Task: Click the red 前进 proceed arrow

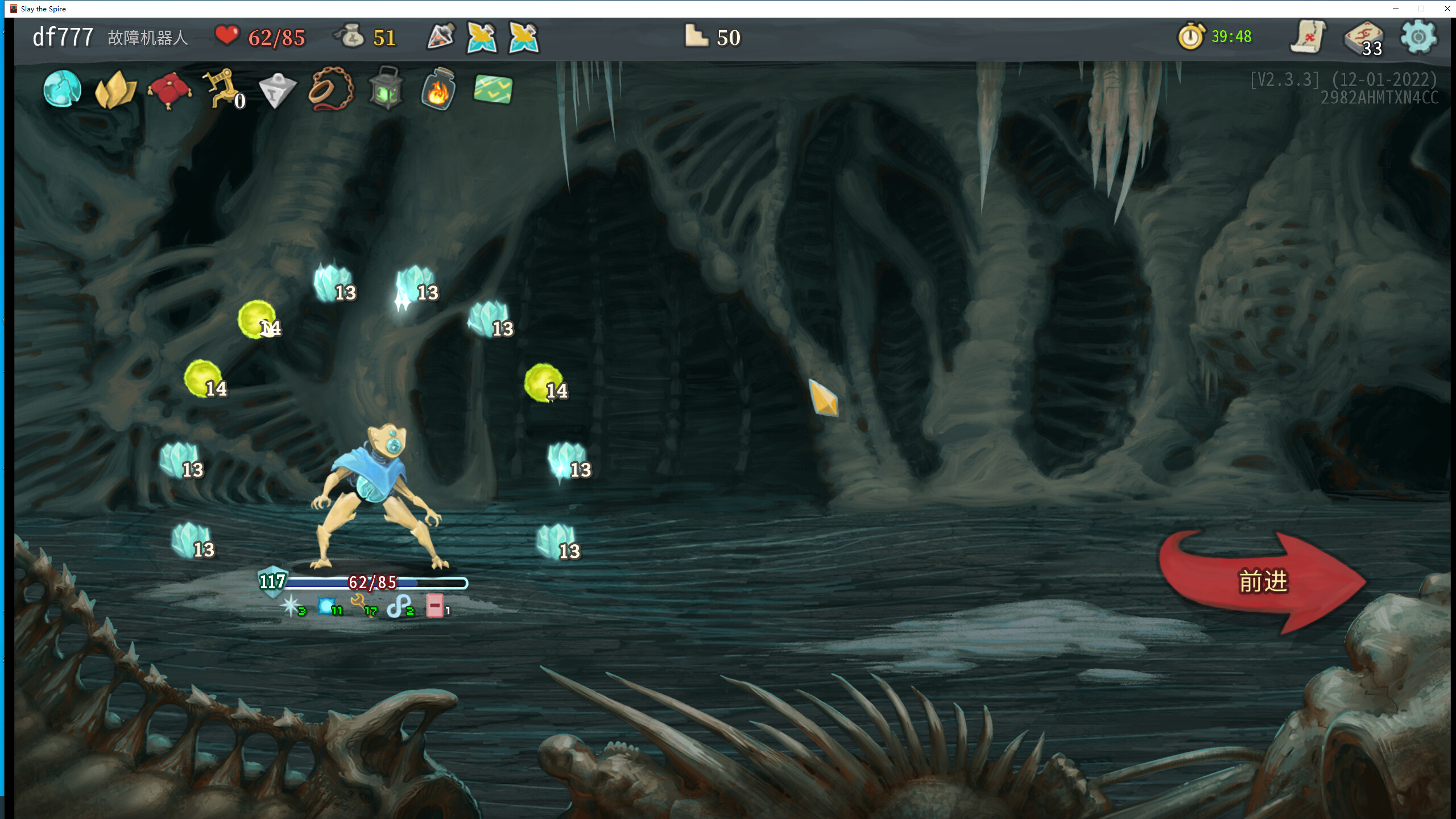Action: pyautogui.click(x=1261, y=581)
